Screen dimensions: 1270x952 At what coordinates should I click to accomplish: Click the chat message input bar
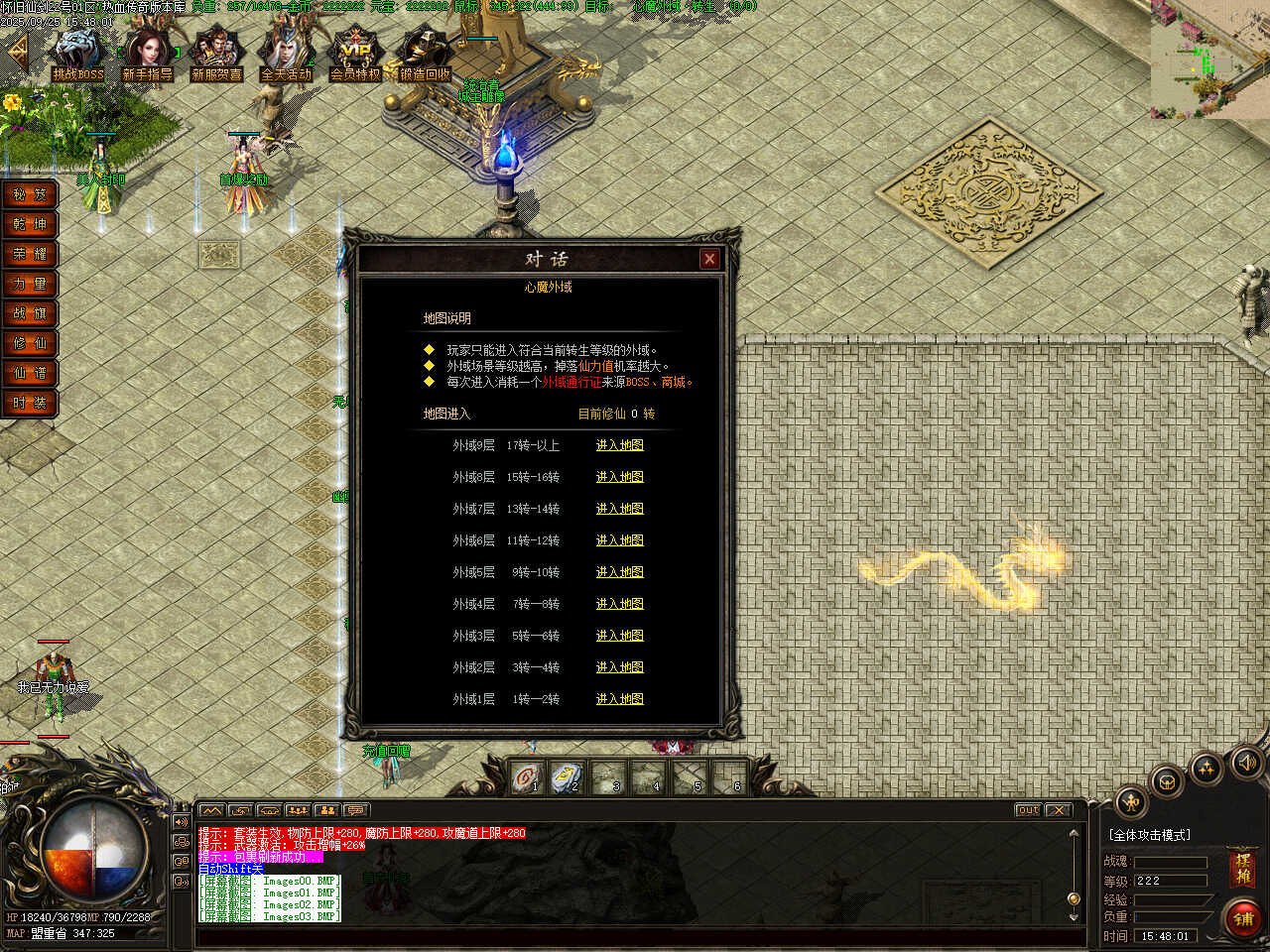[635, 935]
